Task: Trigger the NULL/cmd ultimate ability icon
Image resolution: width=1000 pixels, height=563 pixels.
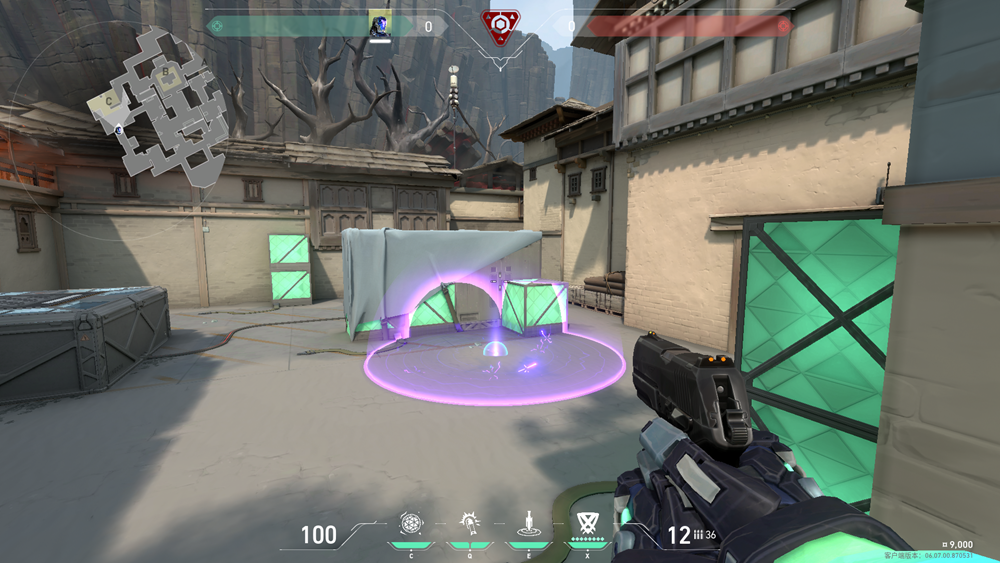Action: 585,523
